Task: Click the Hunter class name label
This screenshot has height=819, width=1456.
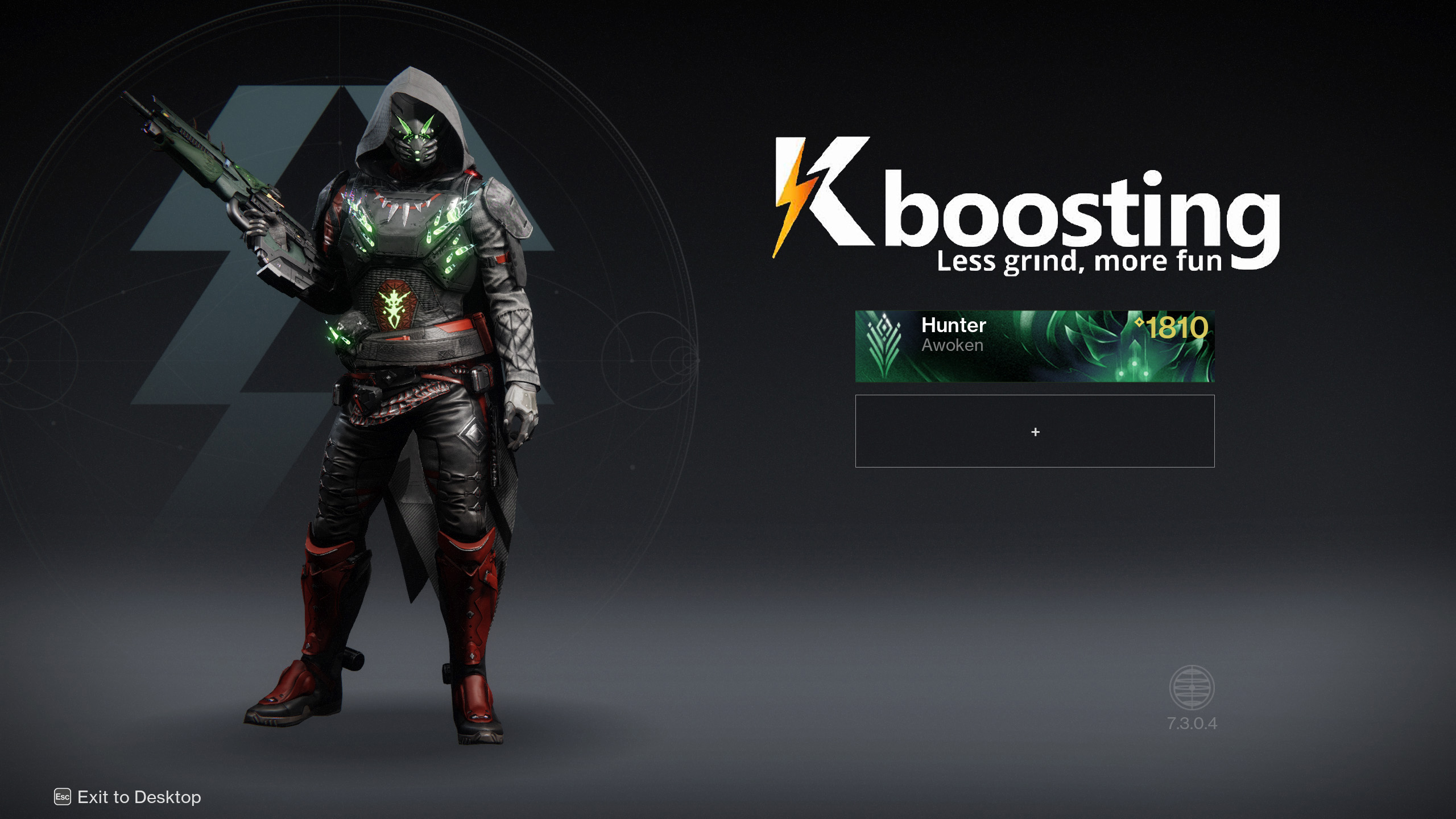Action: coord(953,326)
